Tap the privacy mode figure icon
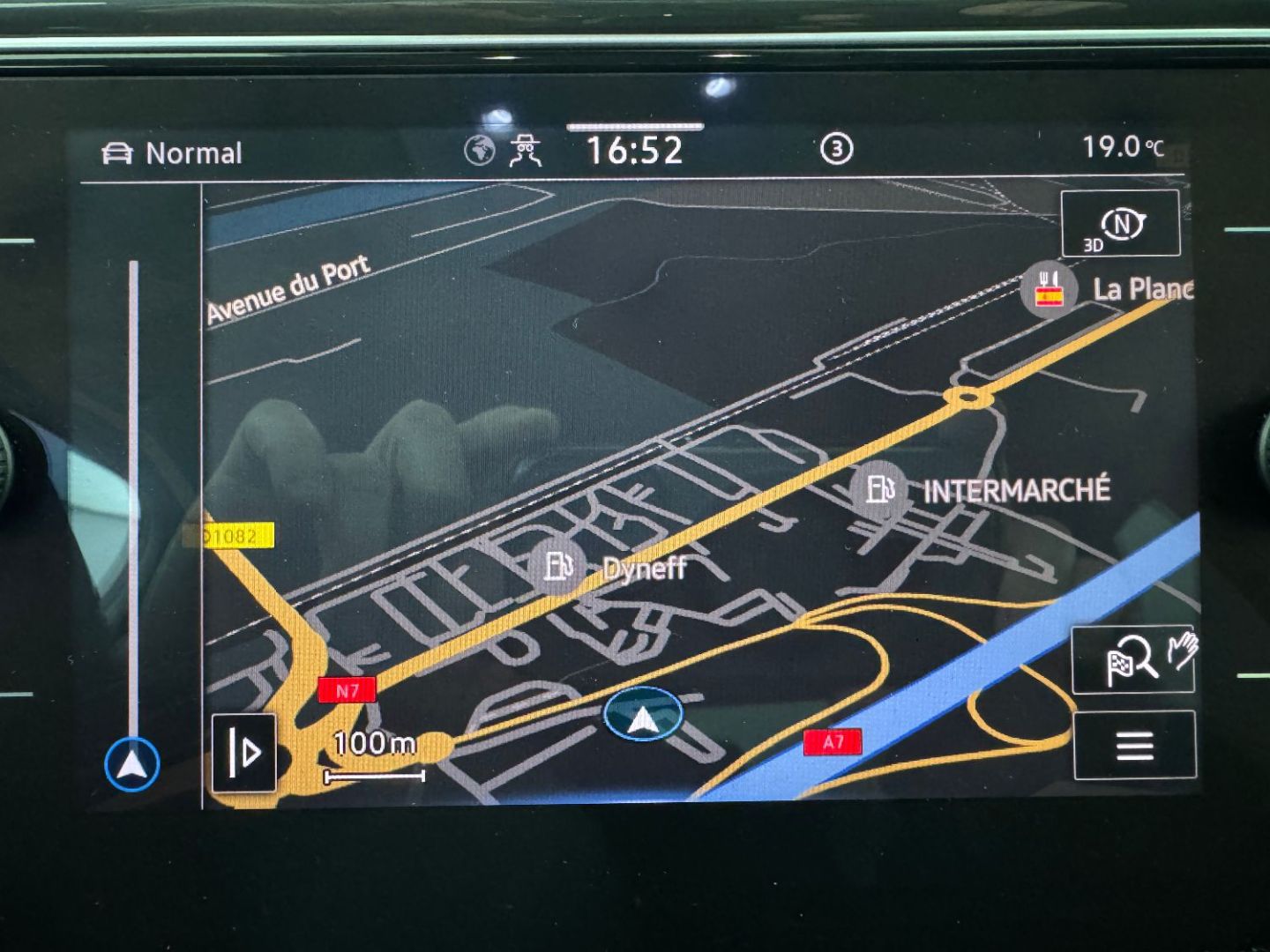The height and width of the screenshot is (952, 1270). [526, 151]
